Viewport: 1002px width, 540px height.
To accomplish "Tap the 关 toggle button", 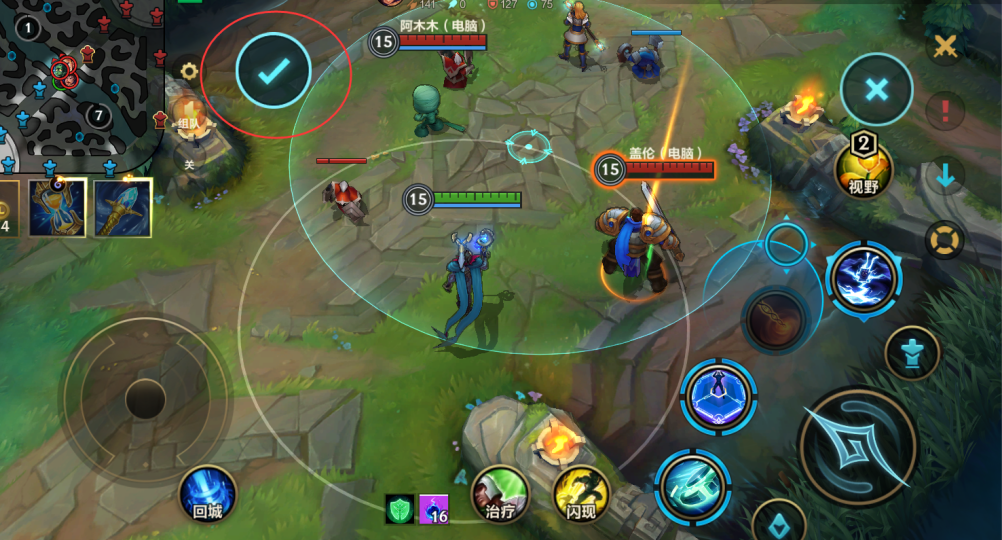I will [x=188, y=157].
